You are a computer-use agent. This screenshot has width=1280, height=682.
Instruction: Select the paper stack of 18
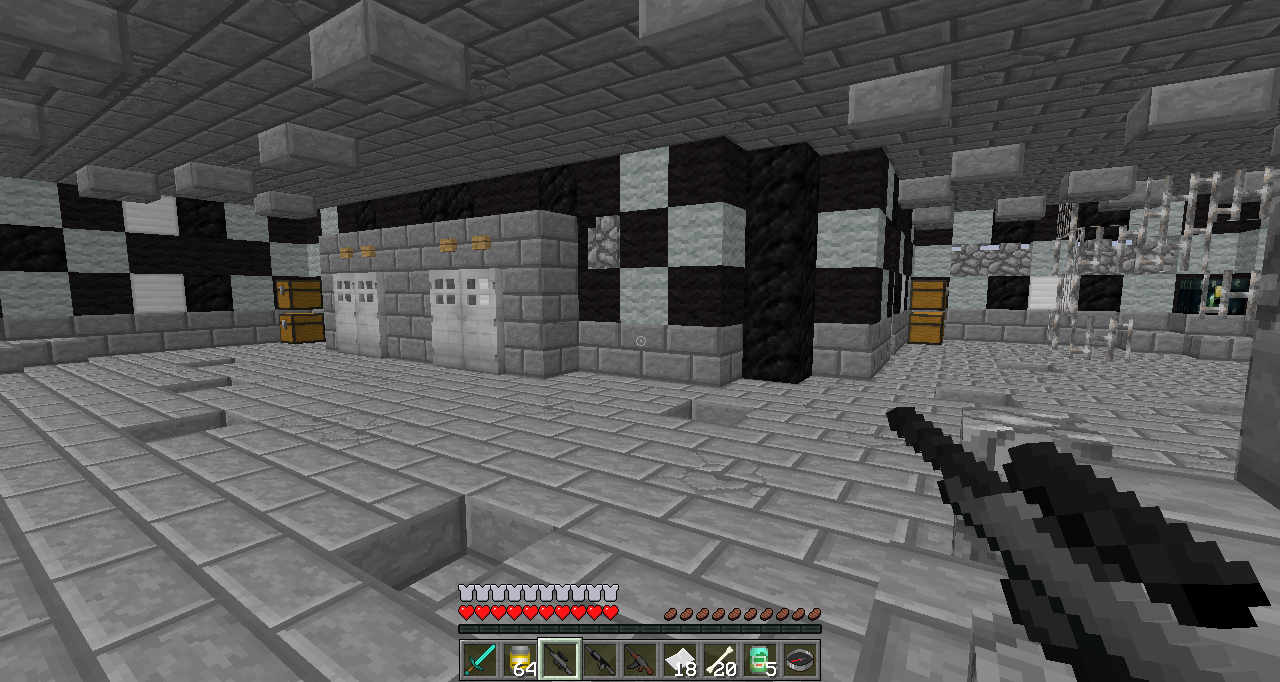[680, 660]
